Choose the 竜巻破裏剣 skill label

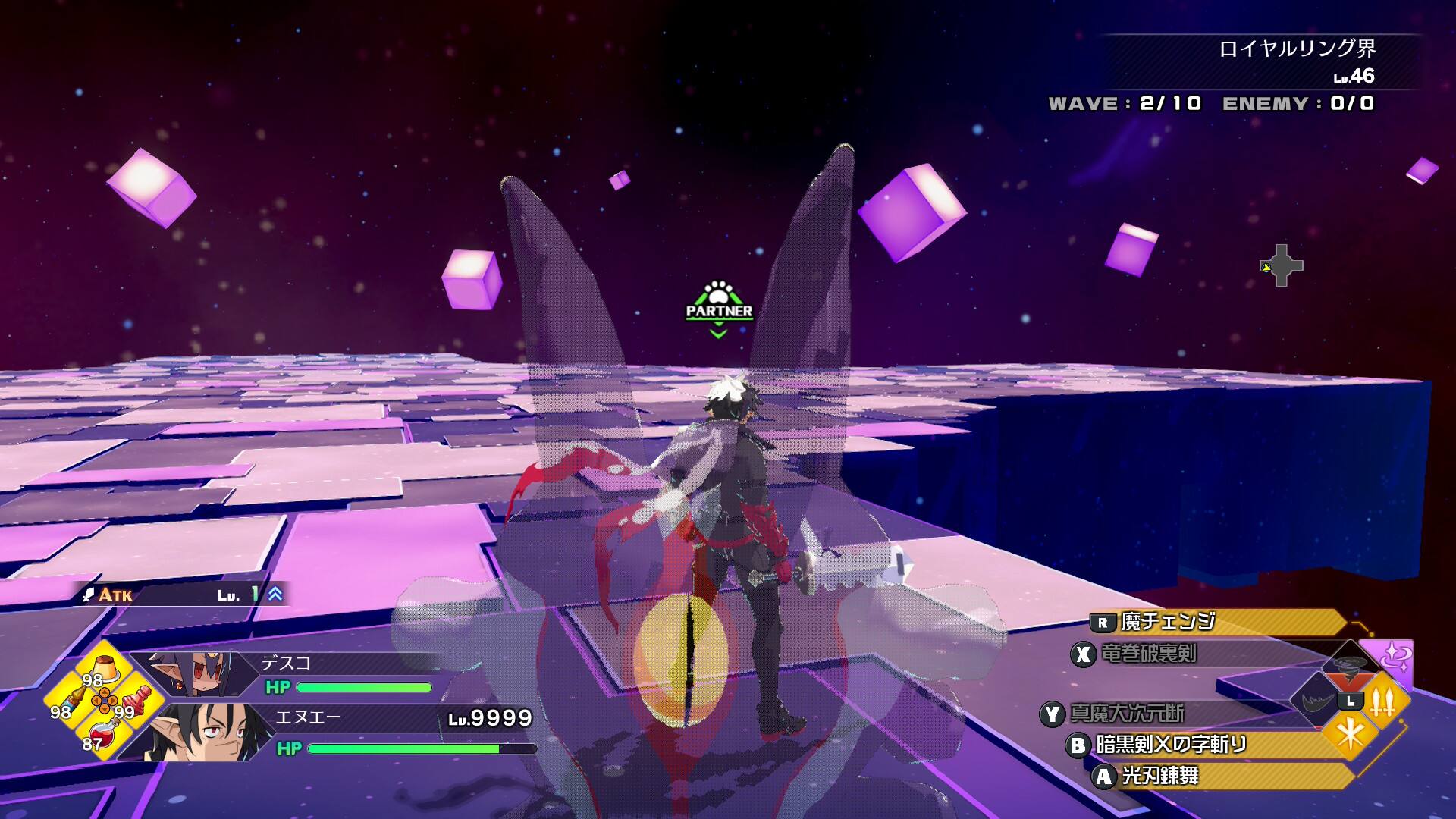1148,654
